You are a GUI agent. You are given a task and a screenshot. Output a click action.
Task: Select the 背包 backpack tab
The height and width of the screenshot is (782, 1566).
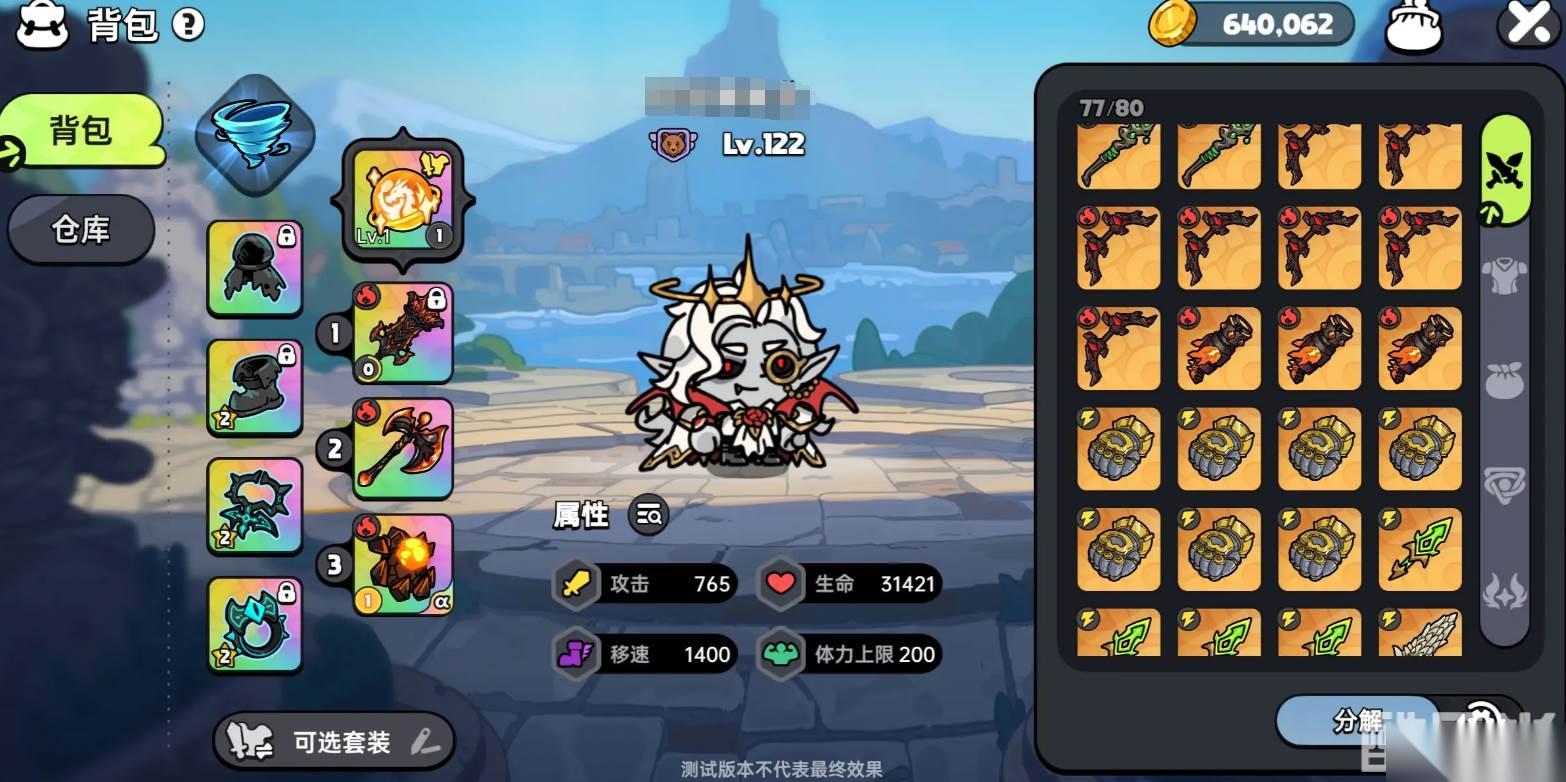82,131
